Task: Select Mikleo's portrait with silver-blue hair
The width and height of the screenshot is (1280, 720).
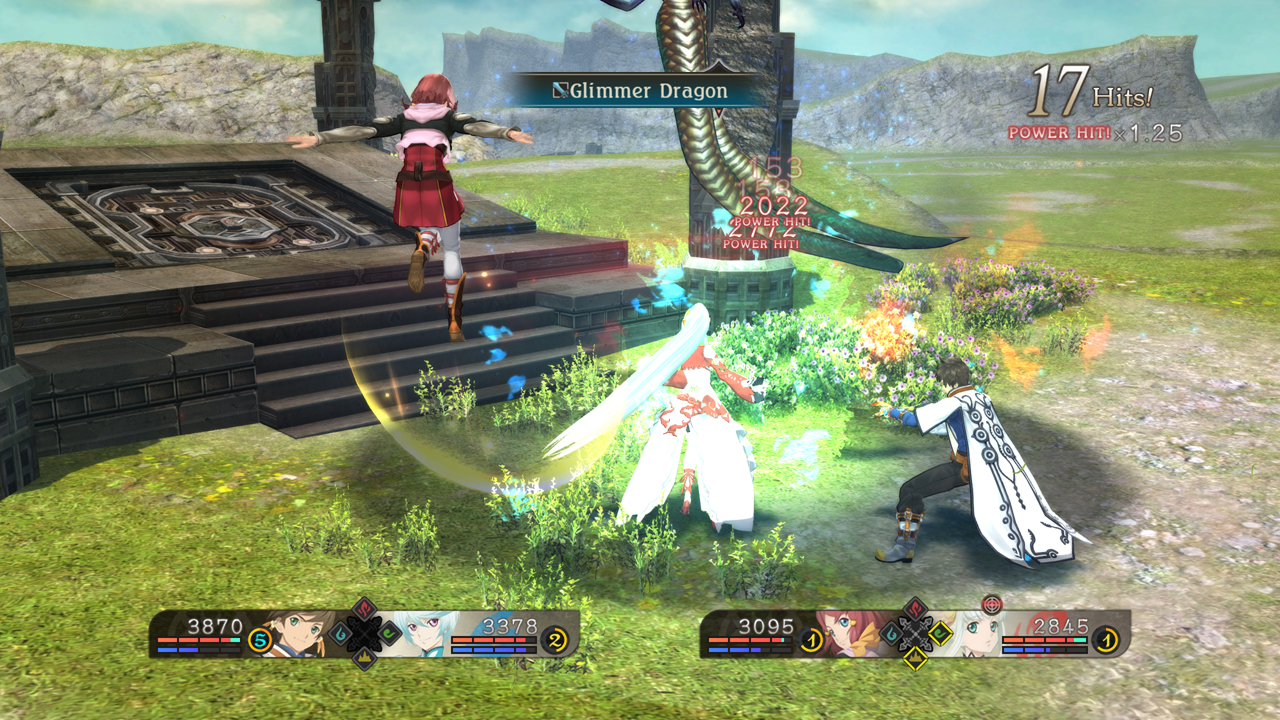Action: pos(421,633)
